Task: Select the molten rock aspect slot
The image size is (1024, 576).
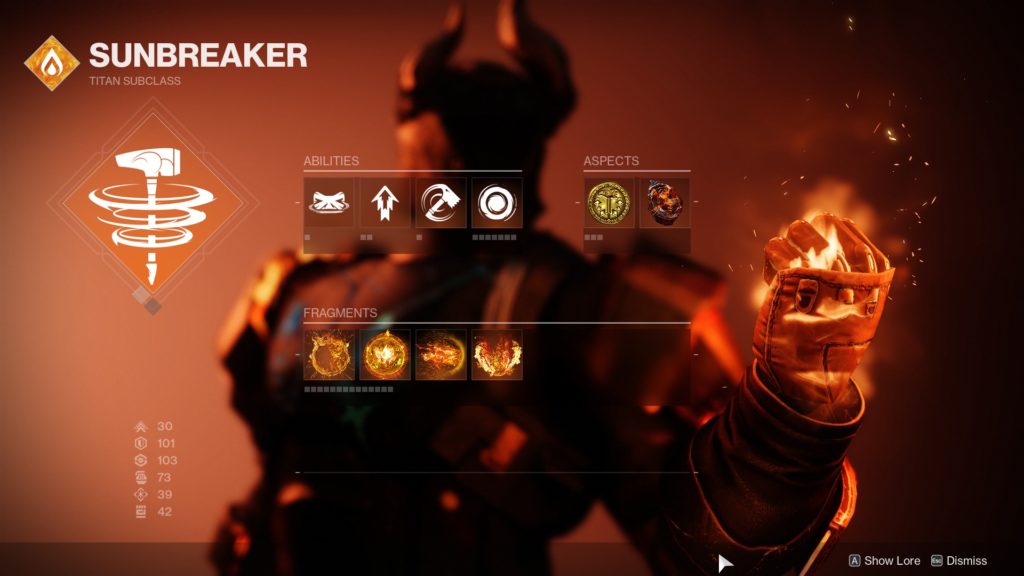Action: 665,203
